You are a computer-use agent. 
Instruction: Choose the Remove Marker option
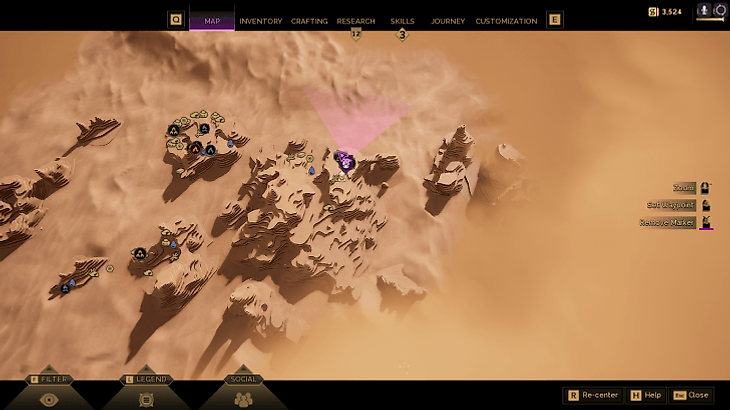click(x=668, y=223)
